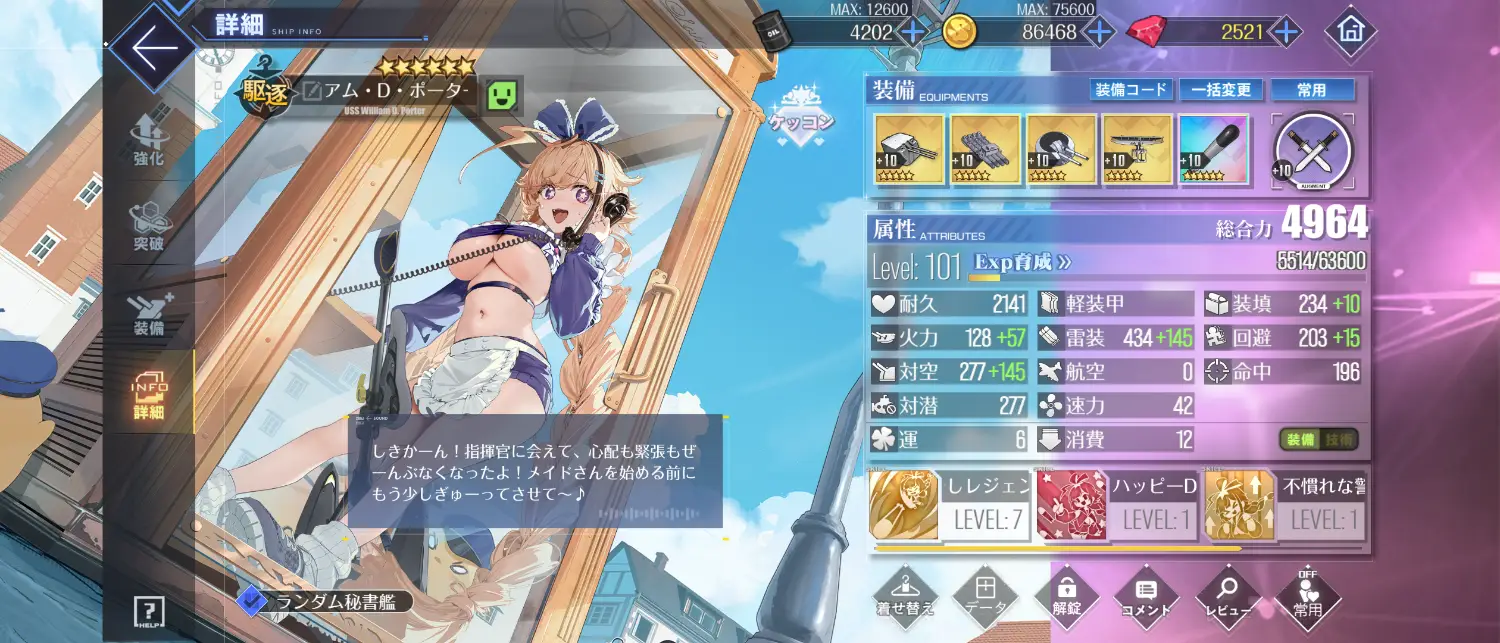Open the 装備 equipment side tab
Screen dimensions: 1500x643
tap(149, 313)
